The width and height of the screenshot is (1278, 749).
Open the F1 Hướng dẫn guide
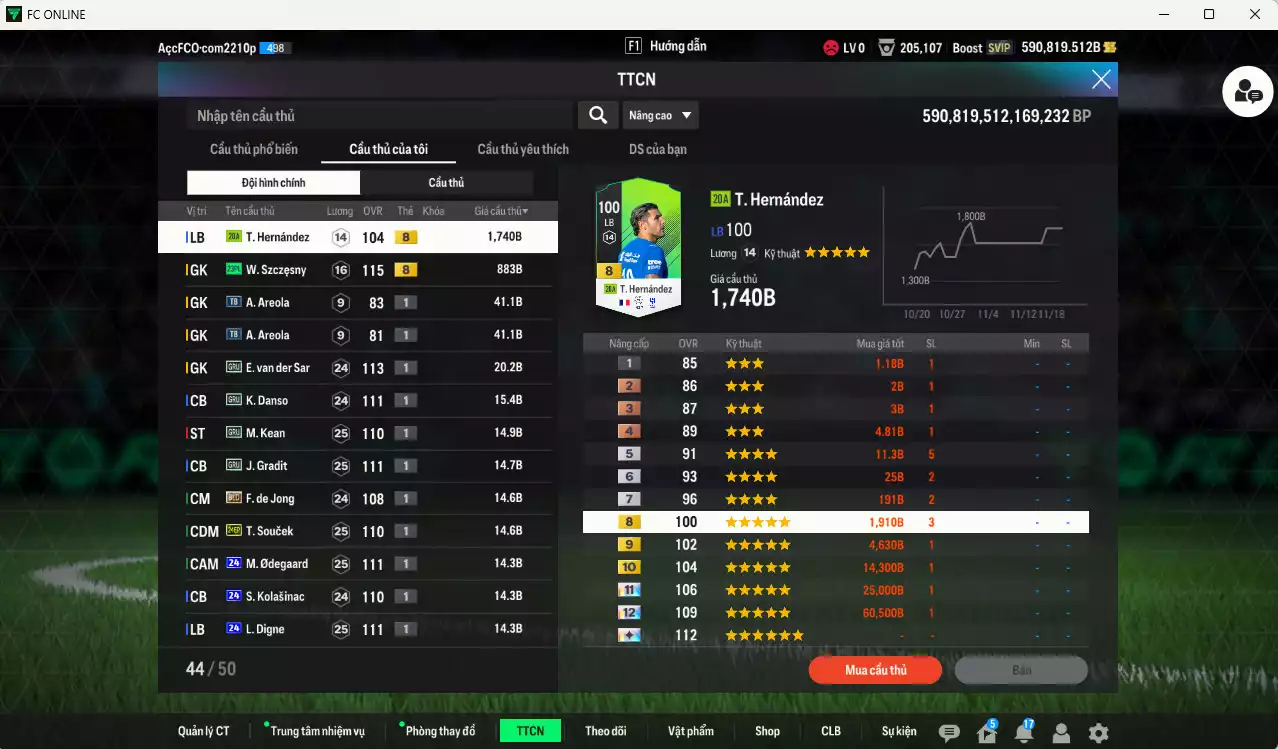(666, 46)
